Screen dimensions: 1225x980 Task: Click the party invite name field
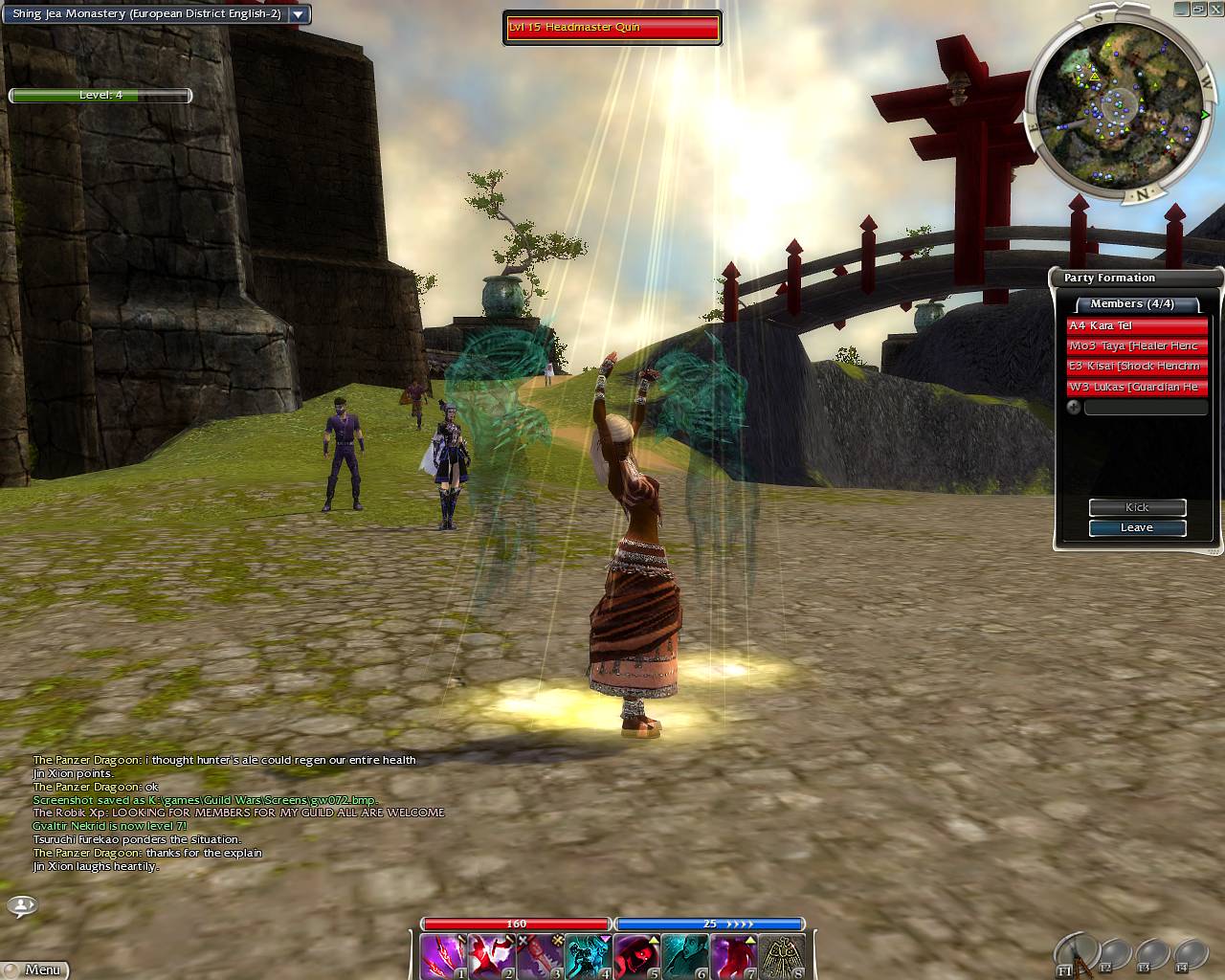point(1145,408)
